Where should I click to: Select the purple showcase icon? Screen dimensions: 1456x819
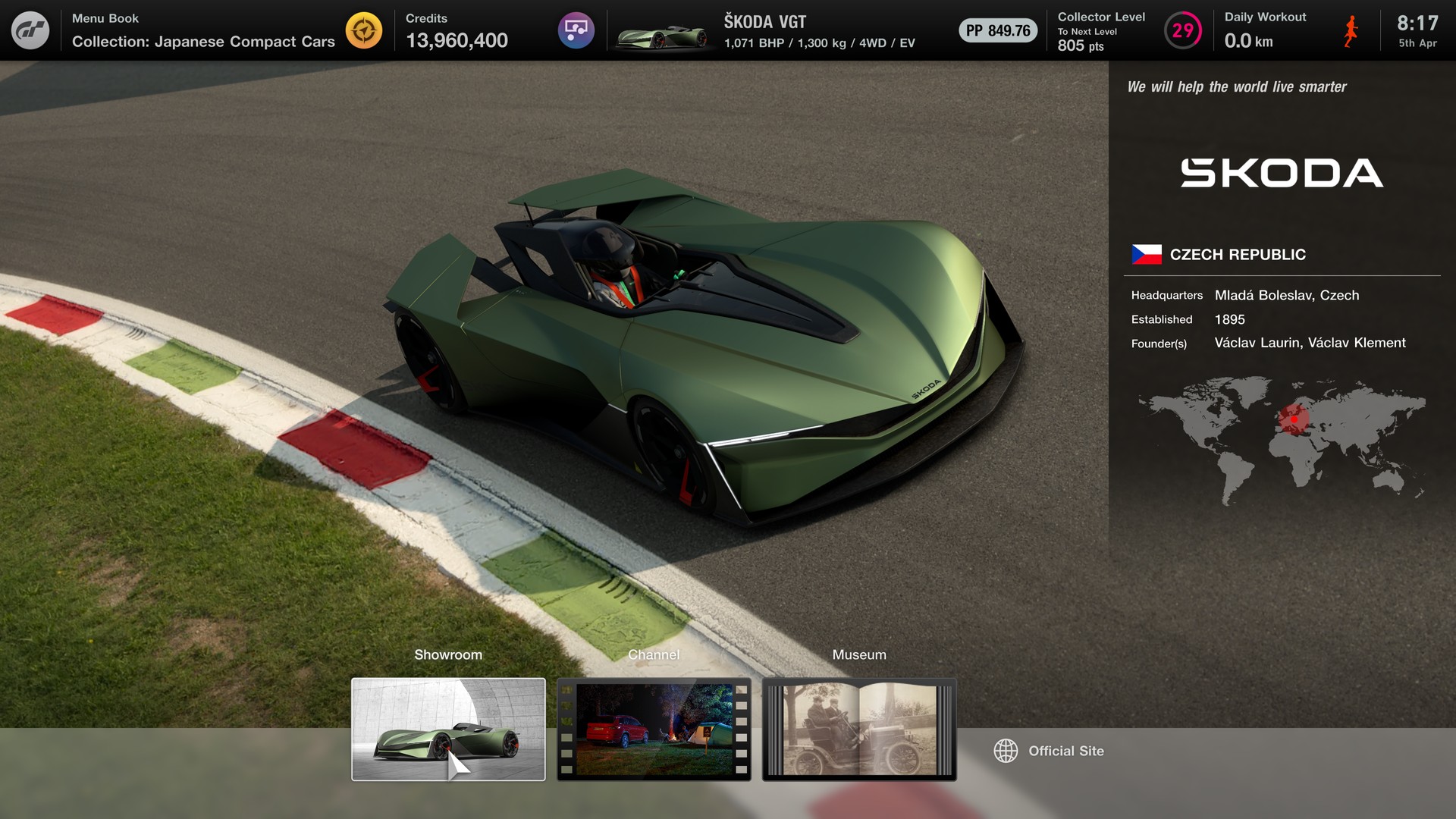(576, 30)
